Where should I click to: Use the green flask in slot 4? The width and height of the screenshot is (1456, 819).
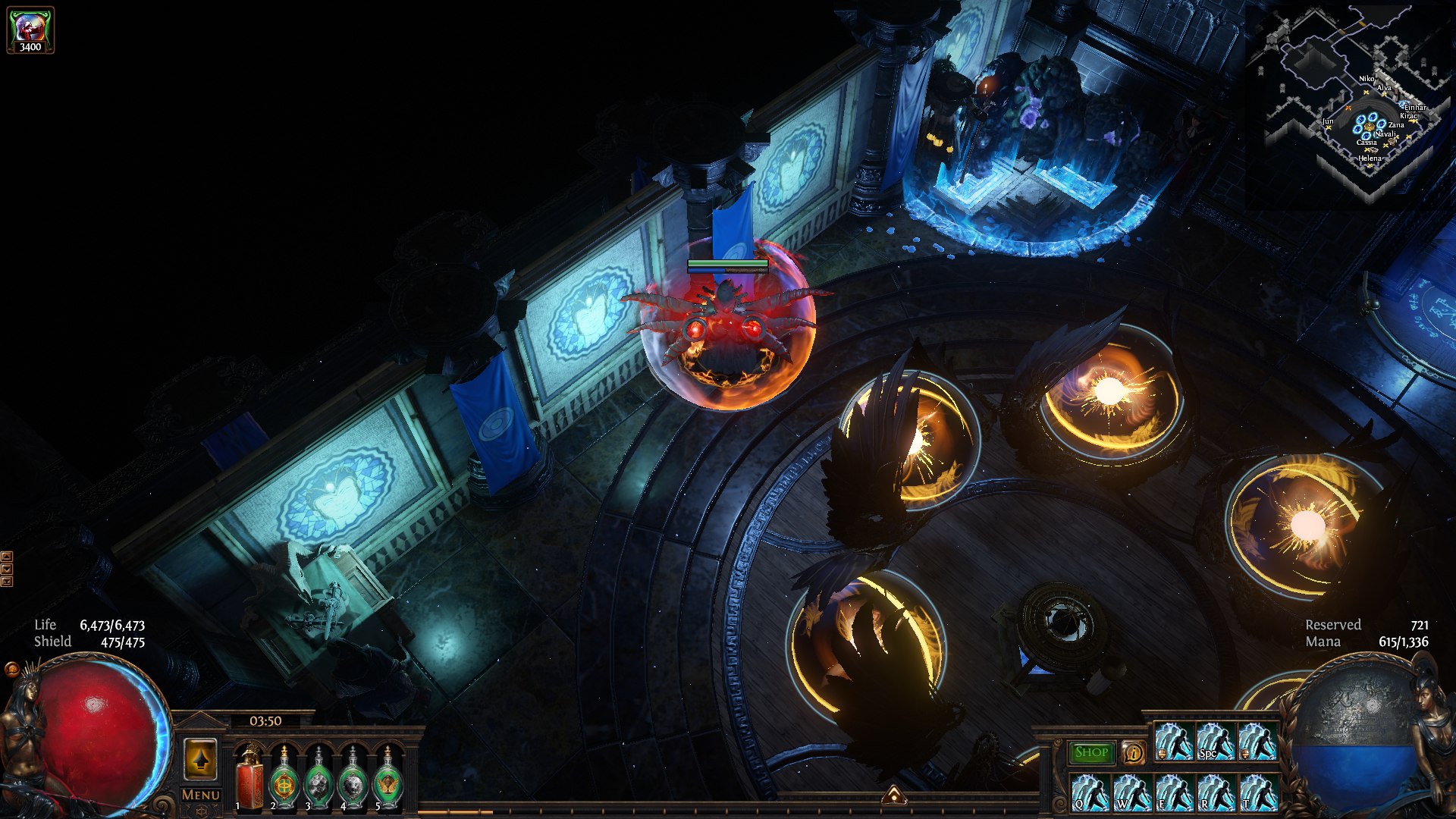(x=353, y=779)
